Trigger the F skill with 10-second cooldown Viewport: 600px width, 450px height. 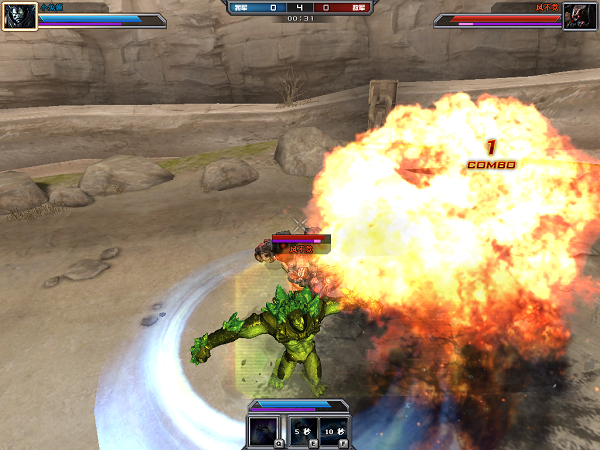335,431
